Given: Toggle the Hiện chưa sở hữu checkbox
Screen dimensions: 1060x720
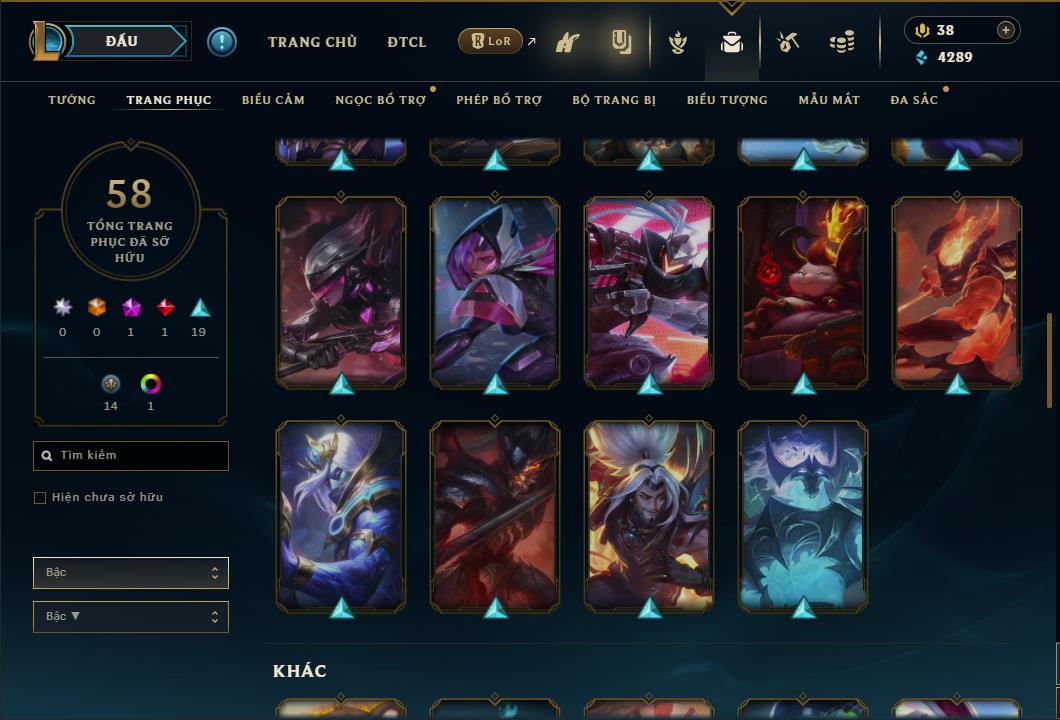Looking at the screenshot, I should 40,498.
